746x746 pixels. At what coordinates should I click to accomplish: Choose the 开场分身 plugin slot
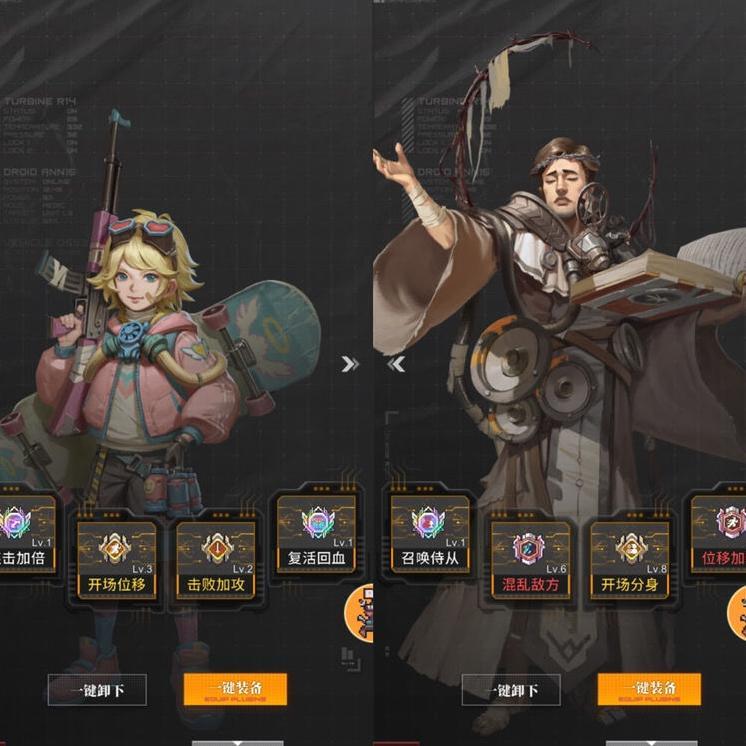629,558
